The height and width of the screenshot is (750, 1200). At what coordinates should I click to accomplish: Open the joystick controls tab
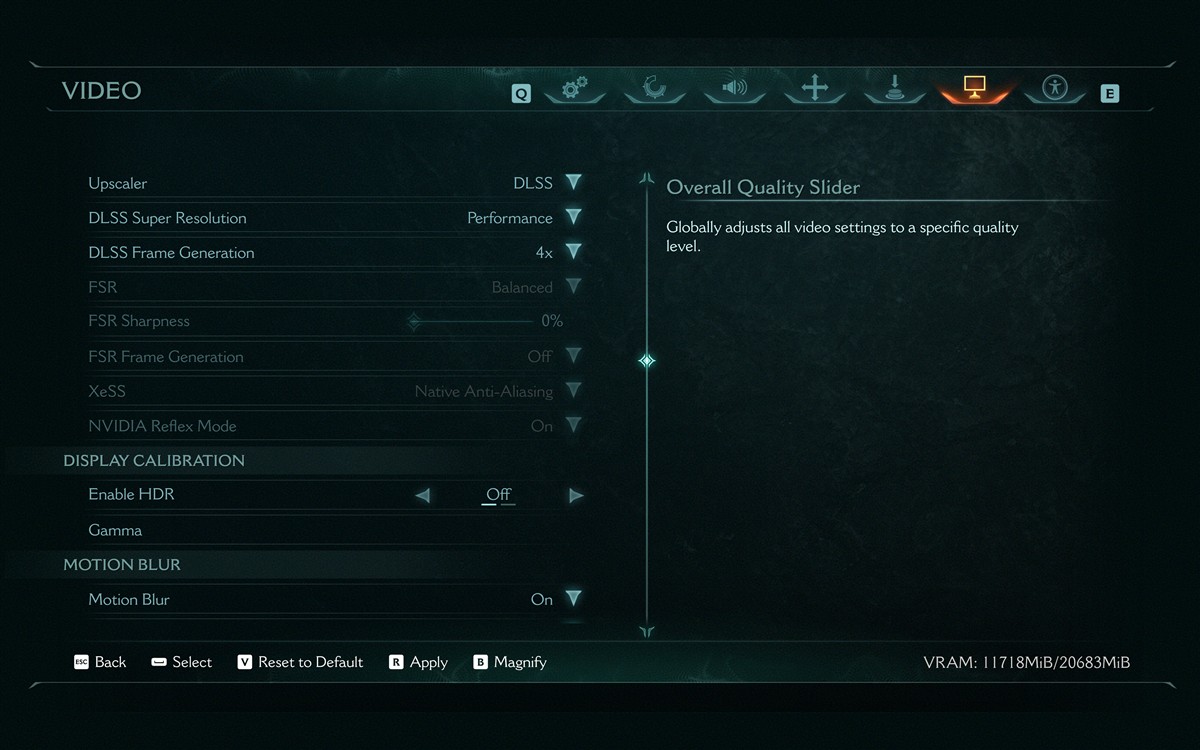pyautogui.click(x=895, y=88)
